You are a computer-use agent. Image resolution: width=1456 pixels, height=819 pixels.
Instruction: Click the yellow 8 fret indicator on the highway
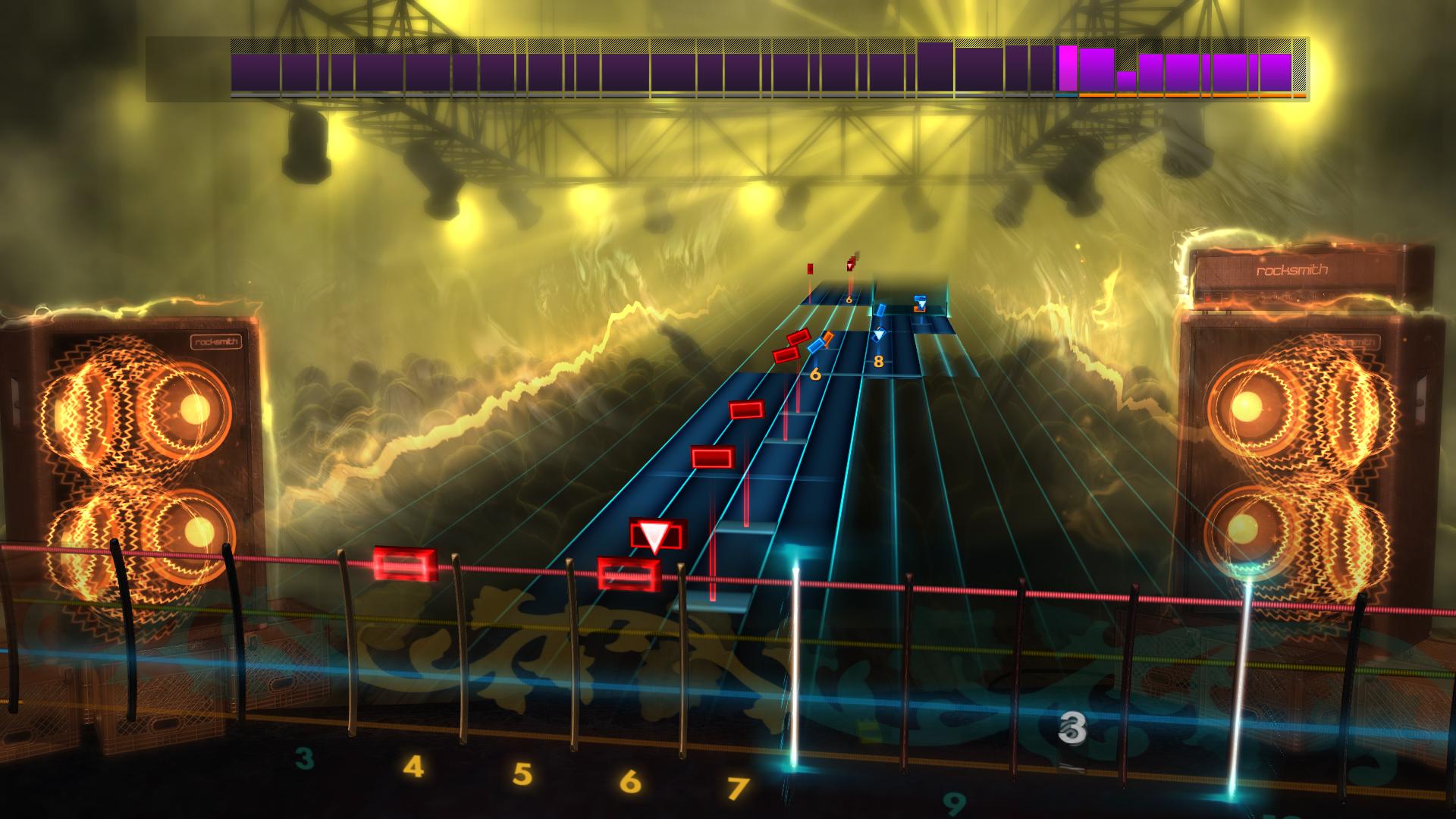tap(878, 362)
